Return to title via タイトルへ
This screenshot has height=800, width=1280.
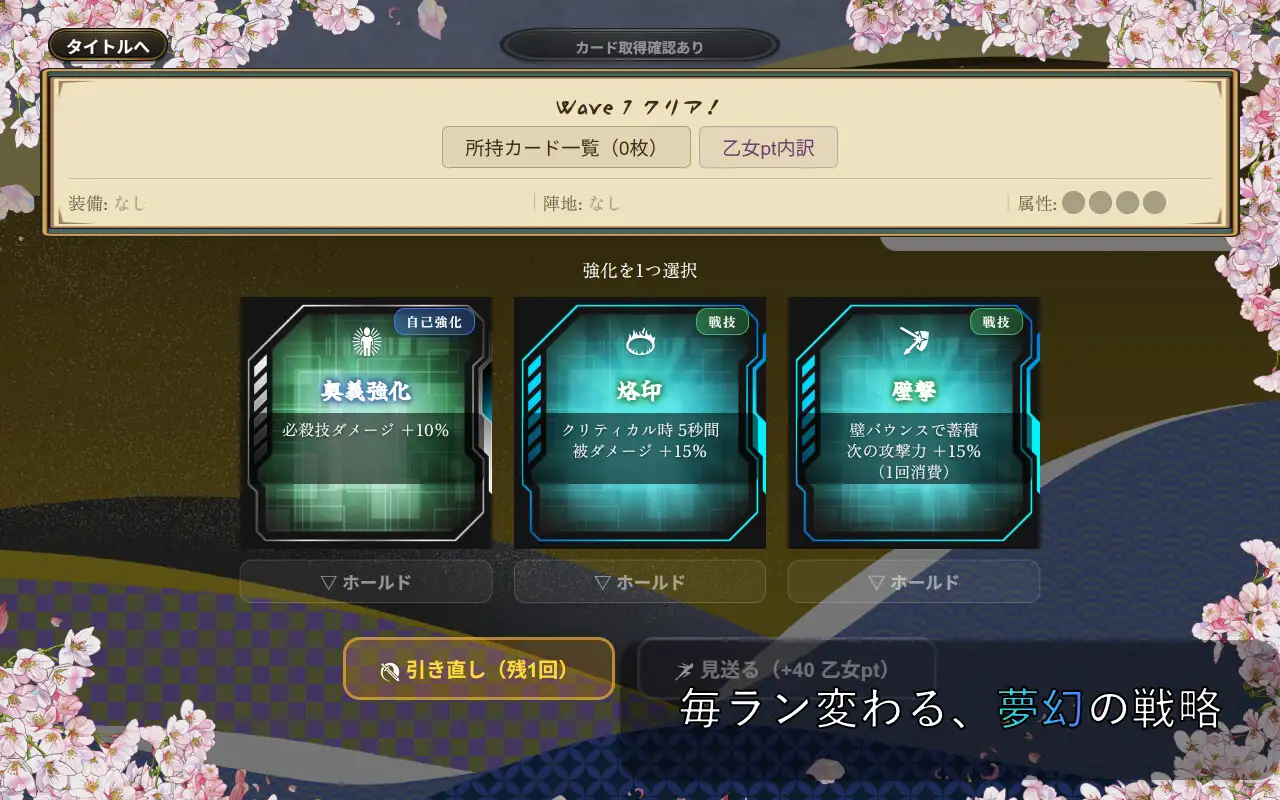pos(107,44)
